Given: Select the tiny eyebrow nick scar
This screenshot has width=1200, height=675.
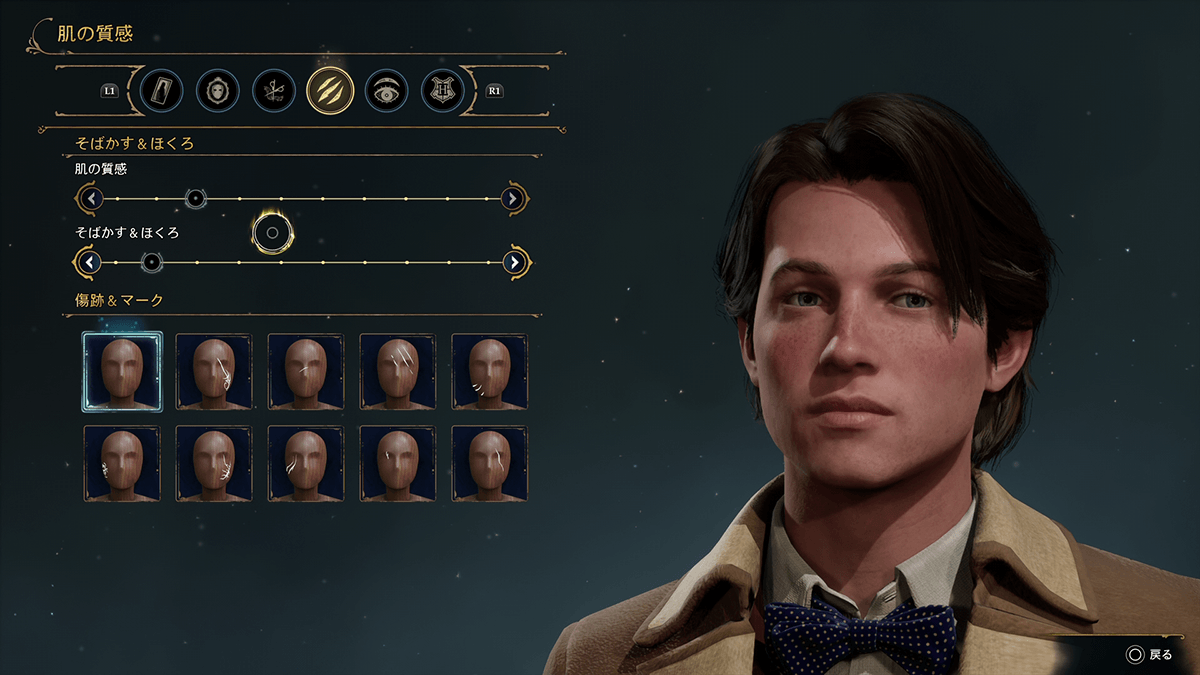Looking at the screenshot, I should [x=398, y=464].
